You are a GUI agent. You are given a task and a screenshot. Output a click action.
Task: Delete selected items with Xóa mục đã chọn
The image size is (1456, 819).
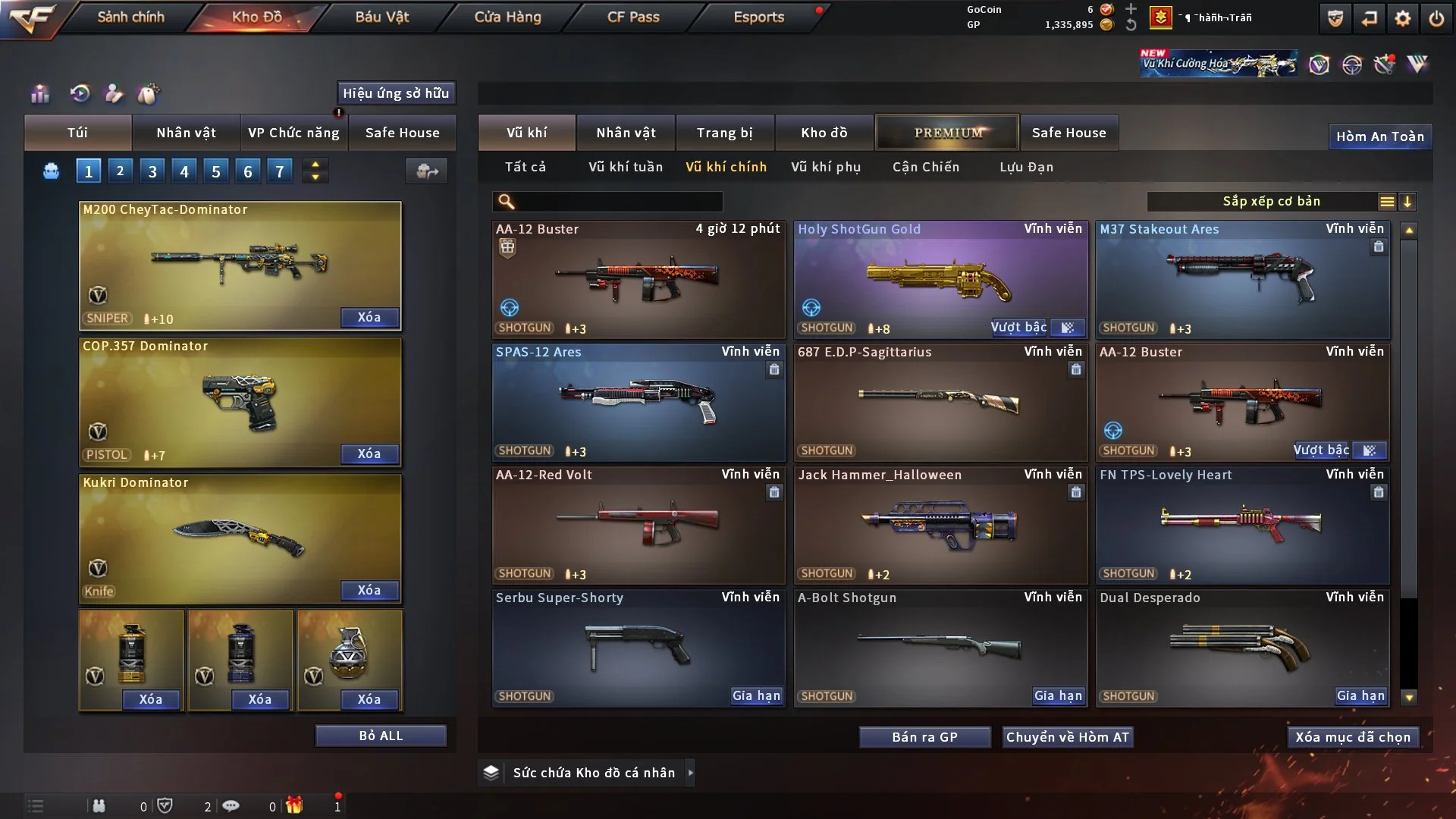tap(1352, 737)
